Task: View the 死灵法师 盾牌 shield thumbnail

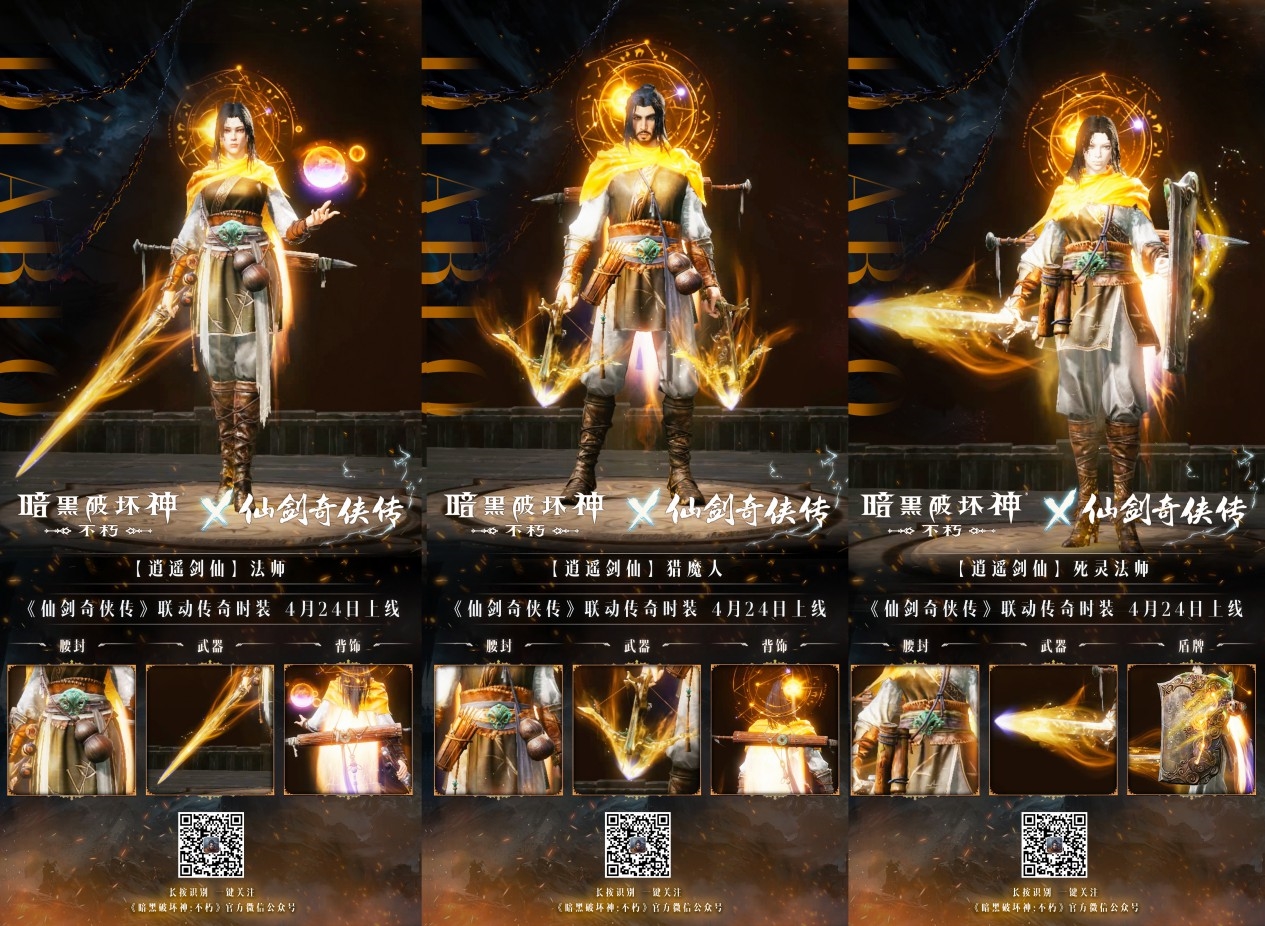Action: pyautogui.click(x=1191, y=730)
